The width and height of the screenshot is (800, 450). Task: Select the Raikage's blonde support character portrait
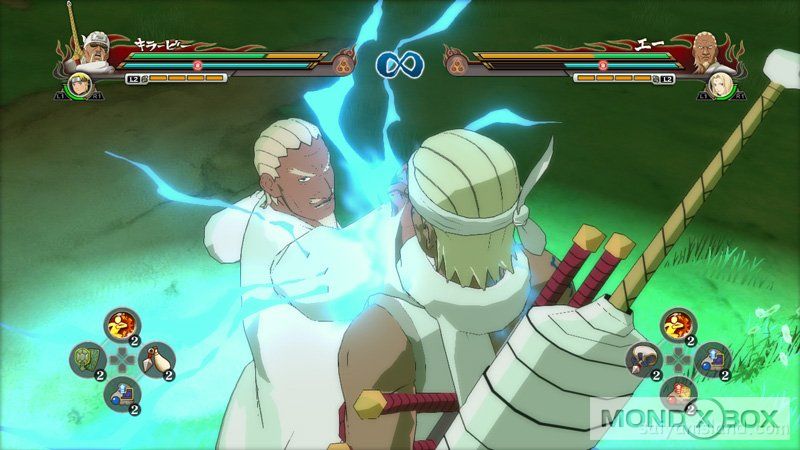pyautogui.click(x=720, y=85)
